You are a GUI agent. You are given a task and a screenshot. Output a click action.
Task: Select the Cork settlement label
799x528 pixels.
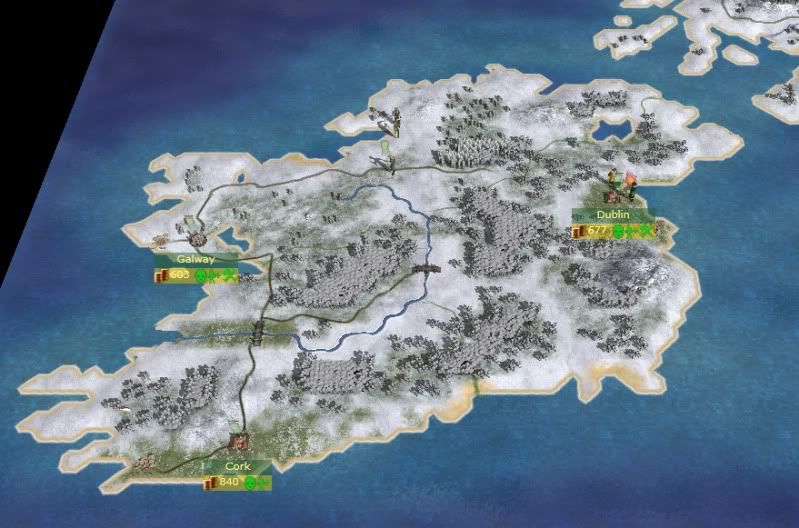coord(237,466)
